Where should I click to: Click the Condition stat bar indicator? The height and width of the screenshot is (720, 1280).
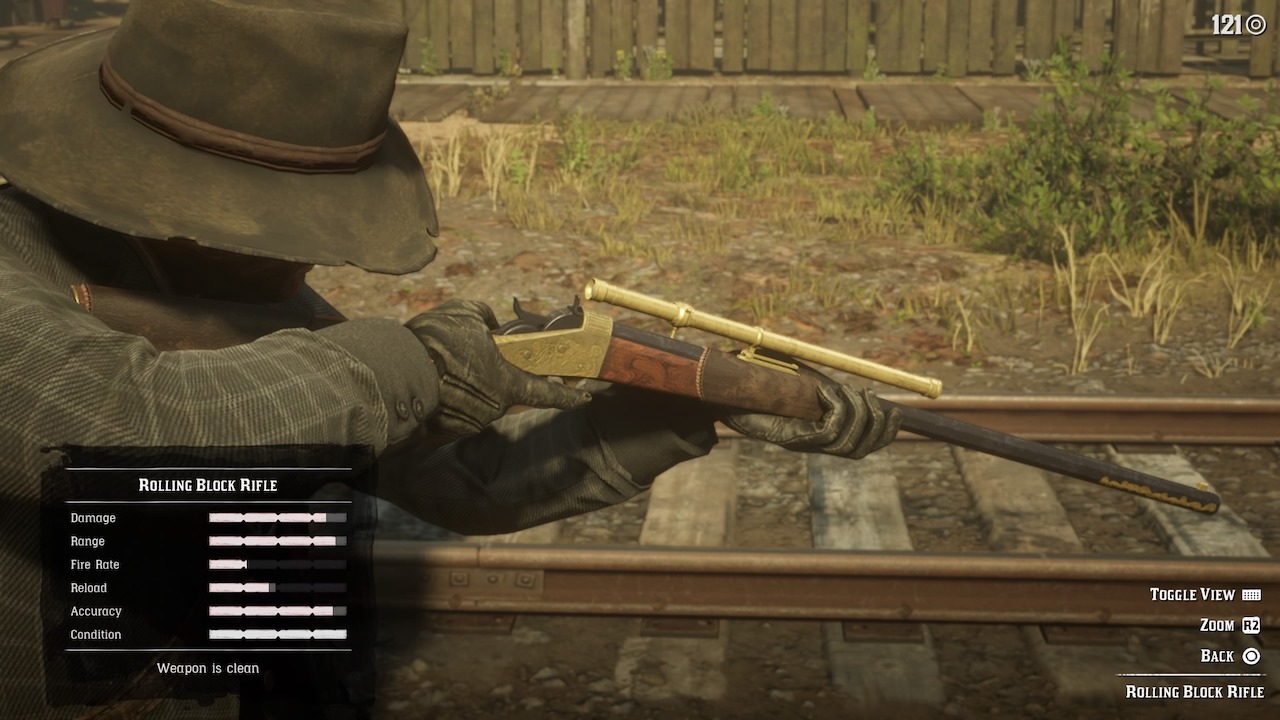(277, 635)
